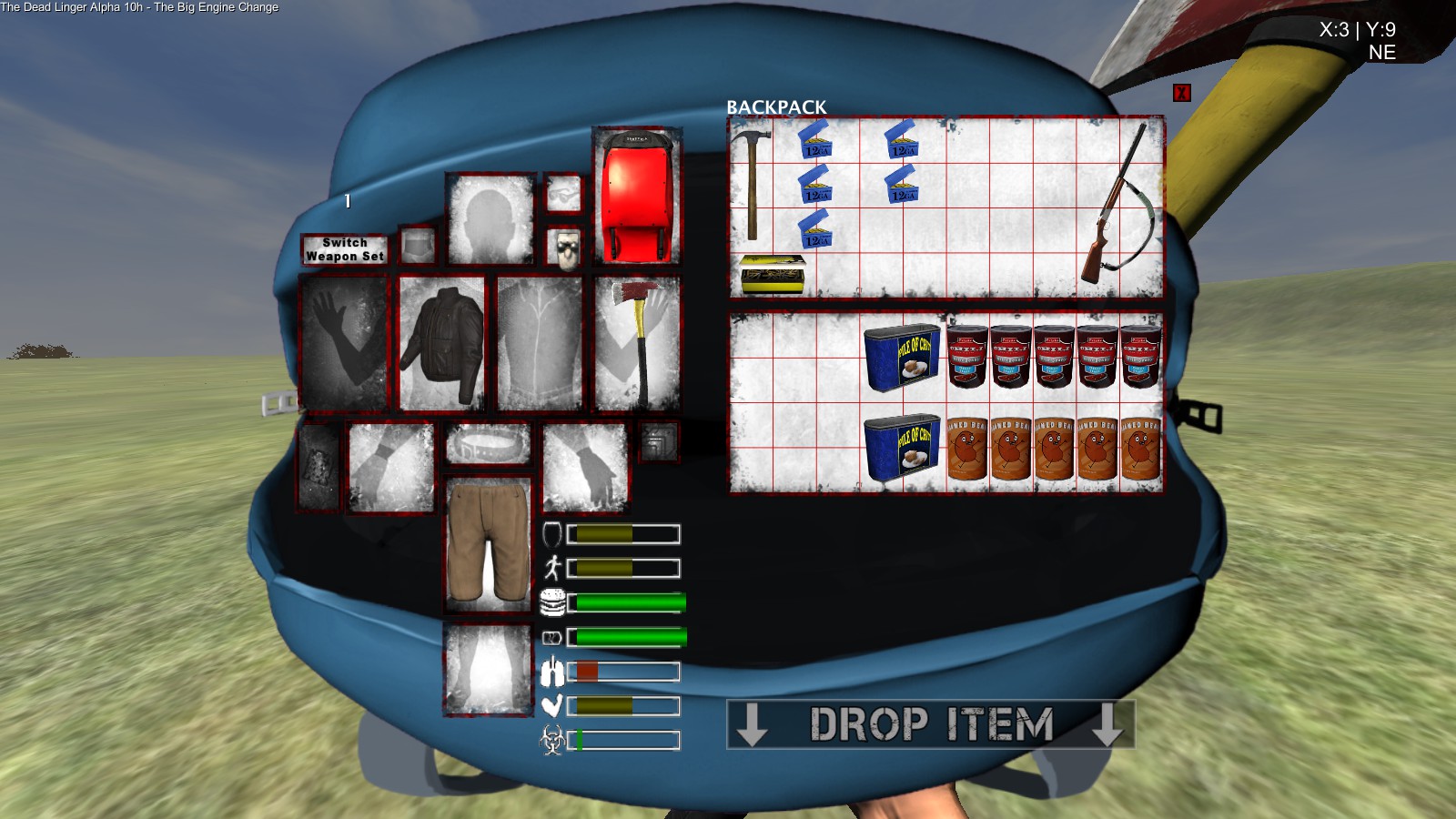Screen dimensions: 1456x819
Task: Select the claw hammer in the backpack
Action: [752, 182]
